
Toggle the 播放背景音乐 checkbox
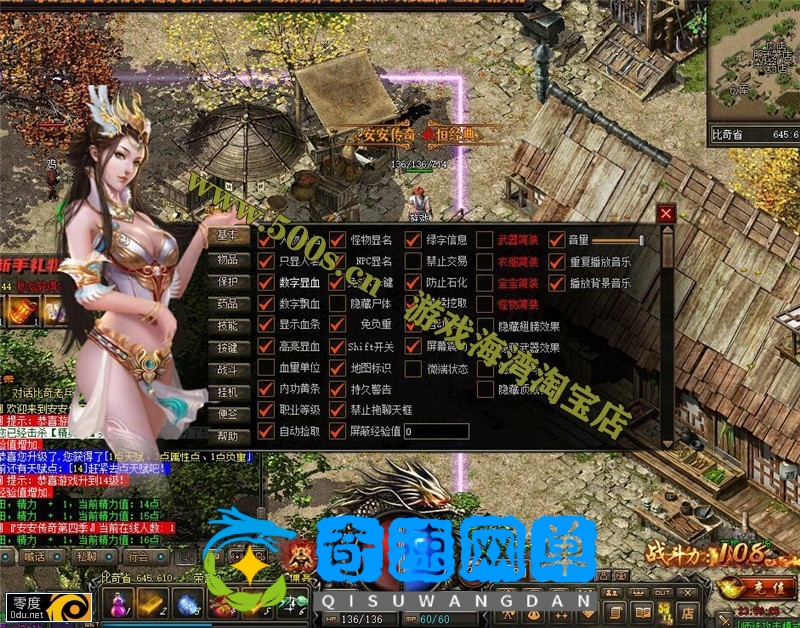pos(557,283)
